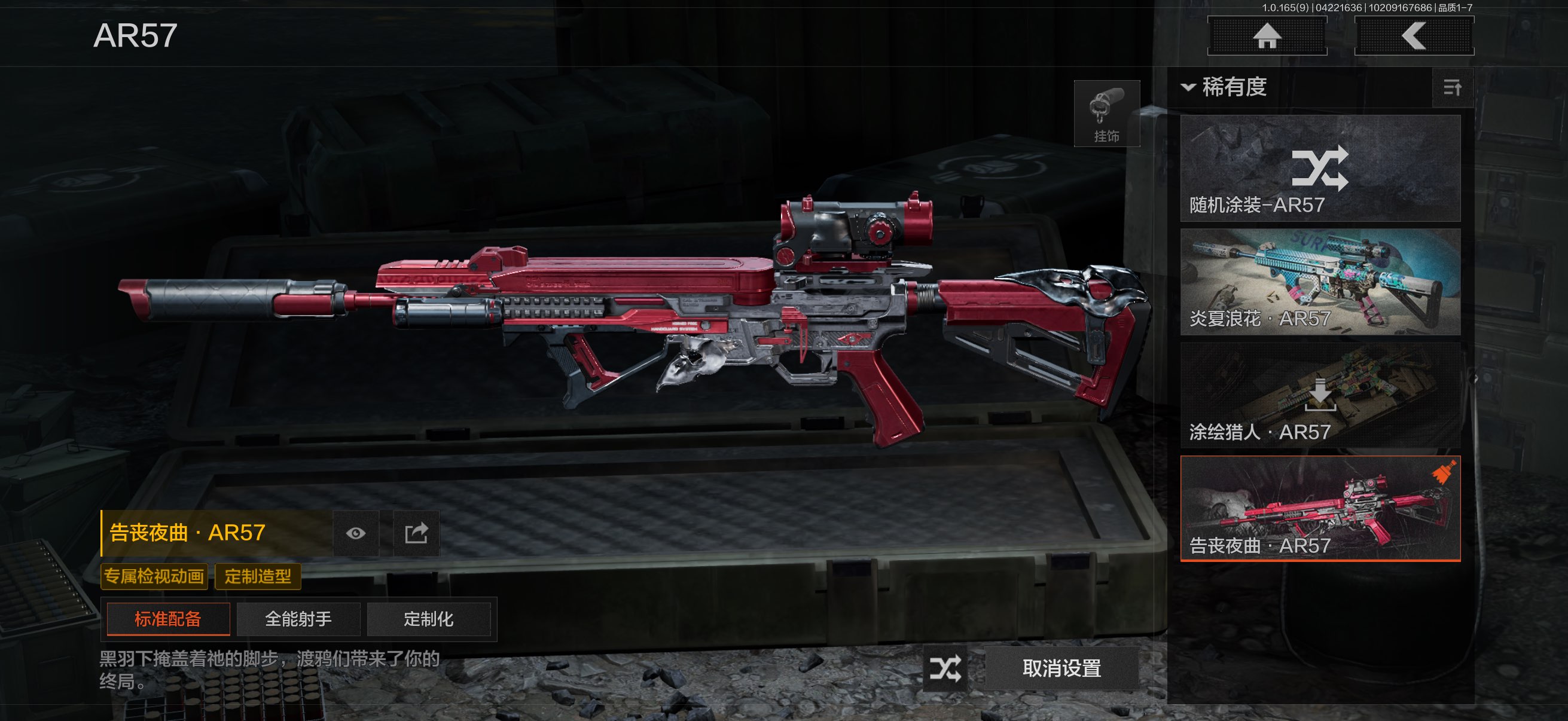Image resolution: width=1568 pixels, height=721 pixels.
Task: Switch to the 标准配备 tab
Action: (168, 619)
